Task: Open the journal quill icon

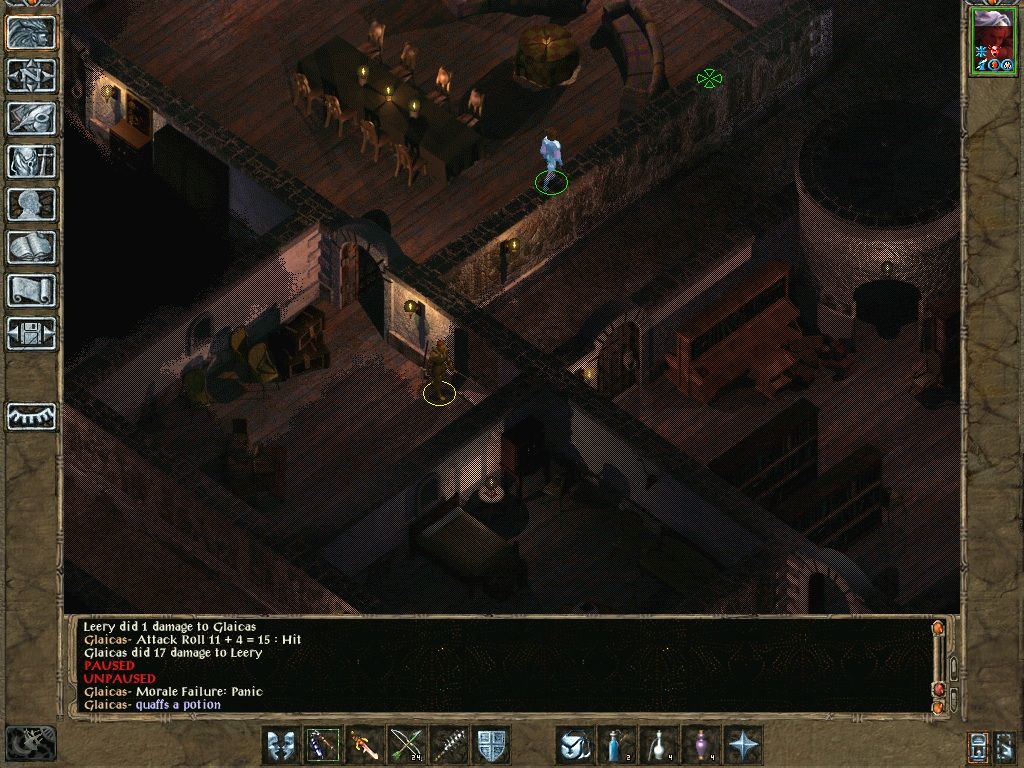Action: 32,118
